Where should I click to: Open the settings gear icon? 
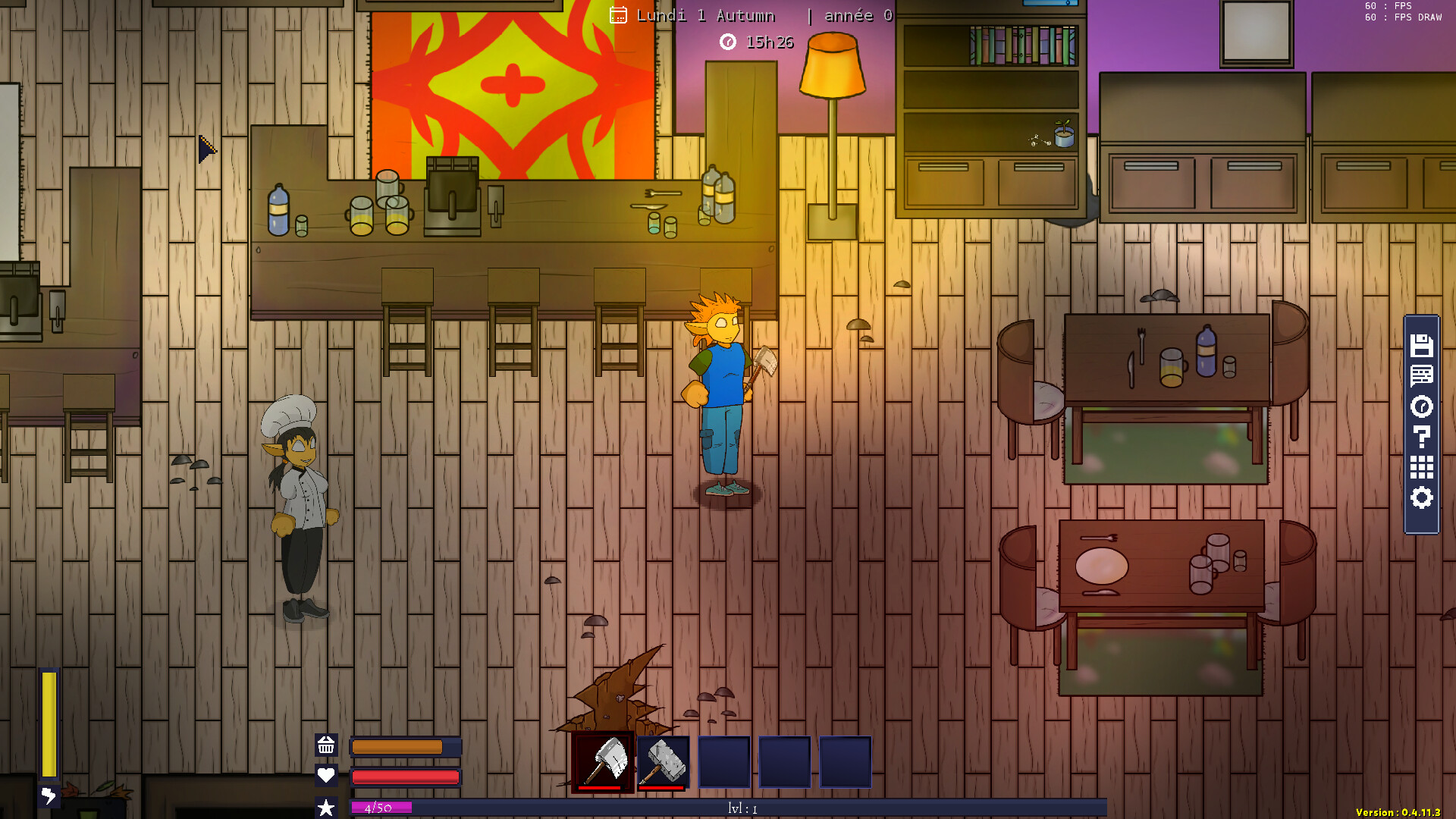click(x=1421, y=498)
